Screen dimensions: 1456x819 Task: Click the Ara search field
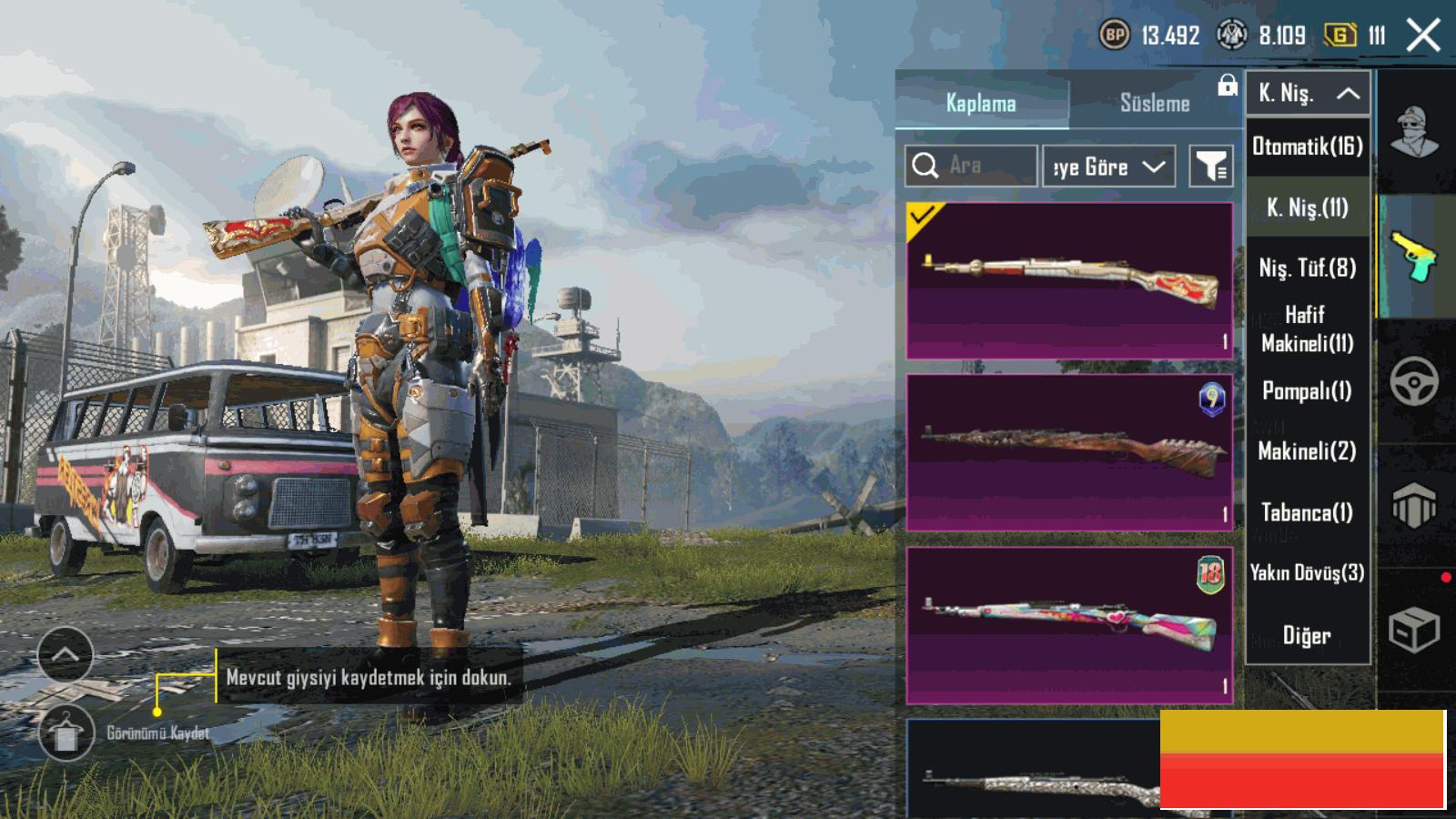(971, 166)
